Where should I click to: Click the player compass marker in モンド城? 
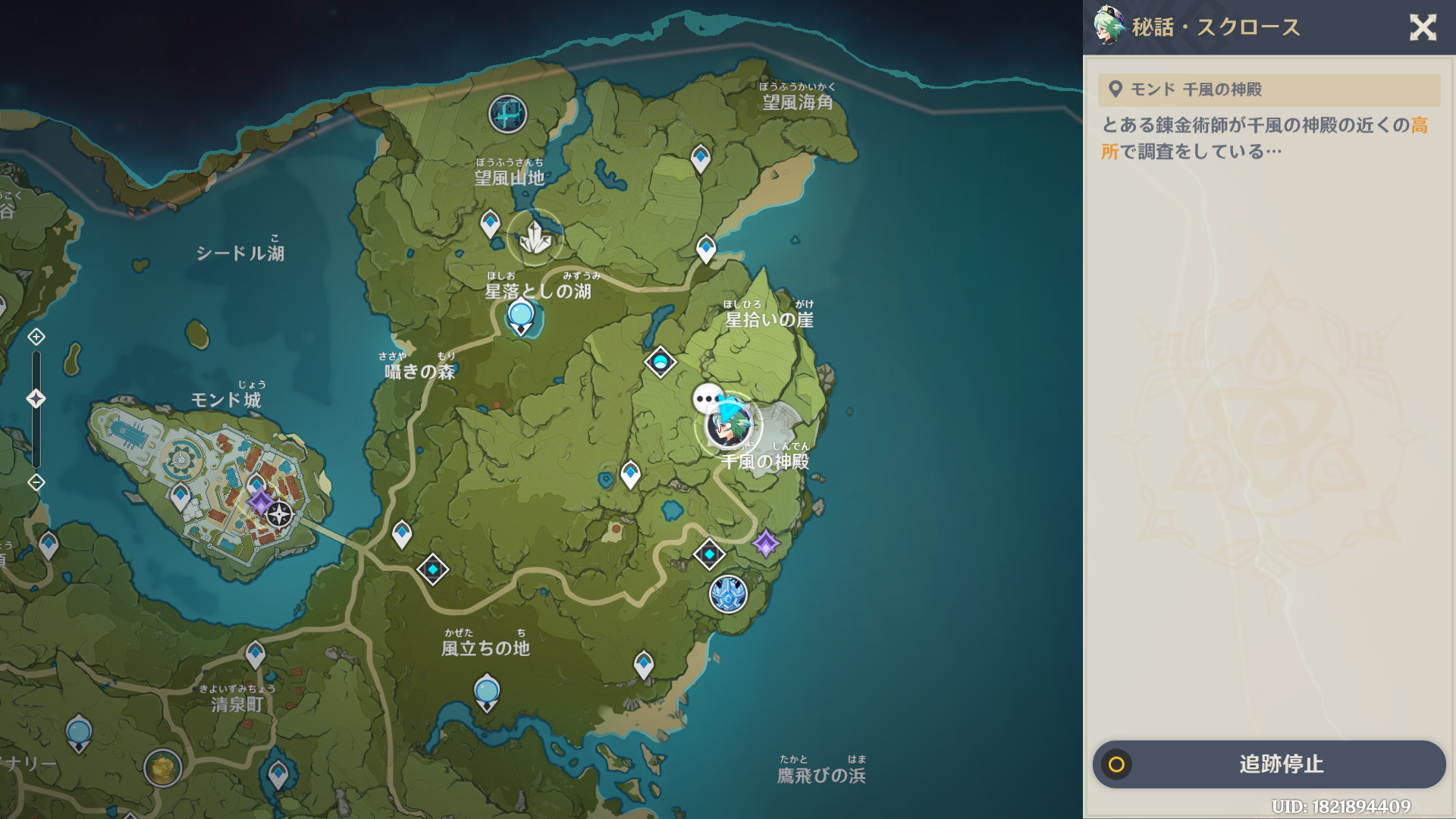(279, 514)
